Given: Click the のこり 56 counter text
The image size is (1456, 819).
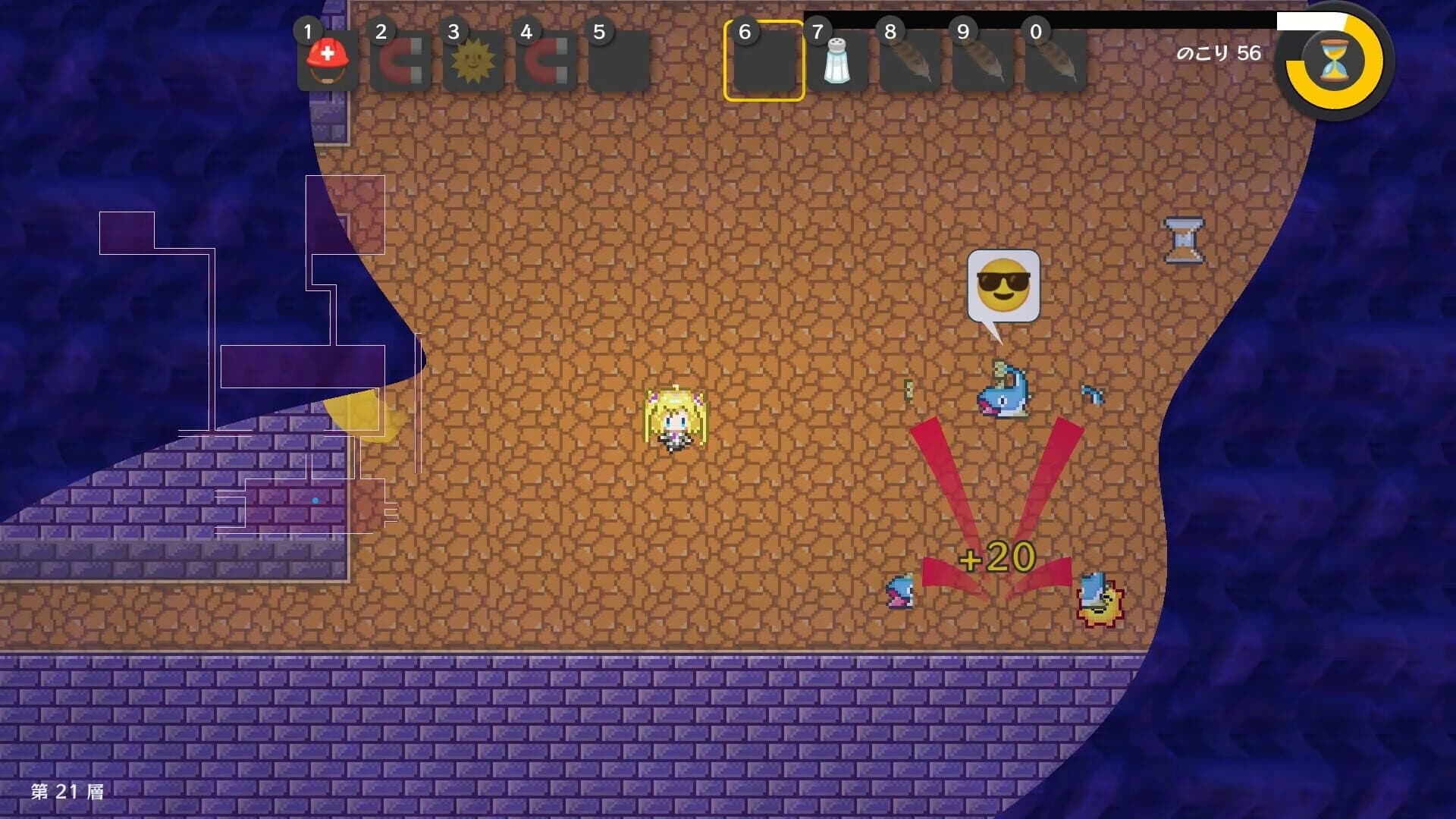Looking at the screenshot, I should point(1219,53).
